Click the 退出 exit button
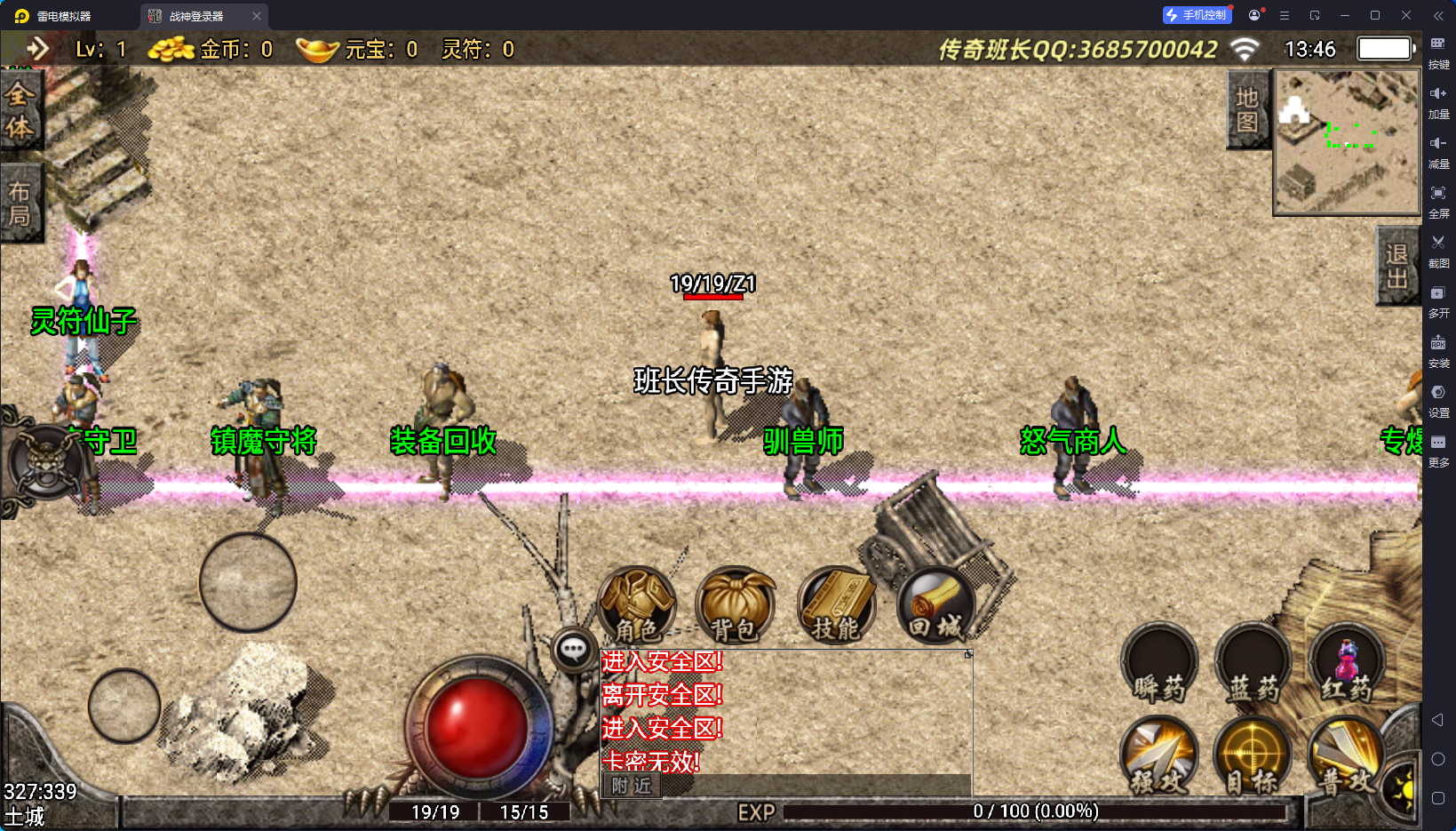Viewport: 1456px width, 831px height. click(1396, 266)
